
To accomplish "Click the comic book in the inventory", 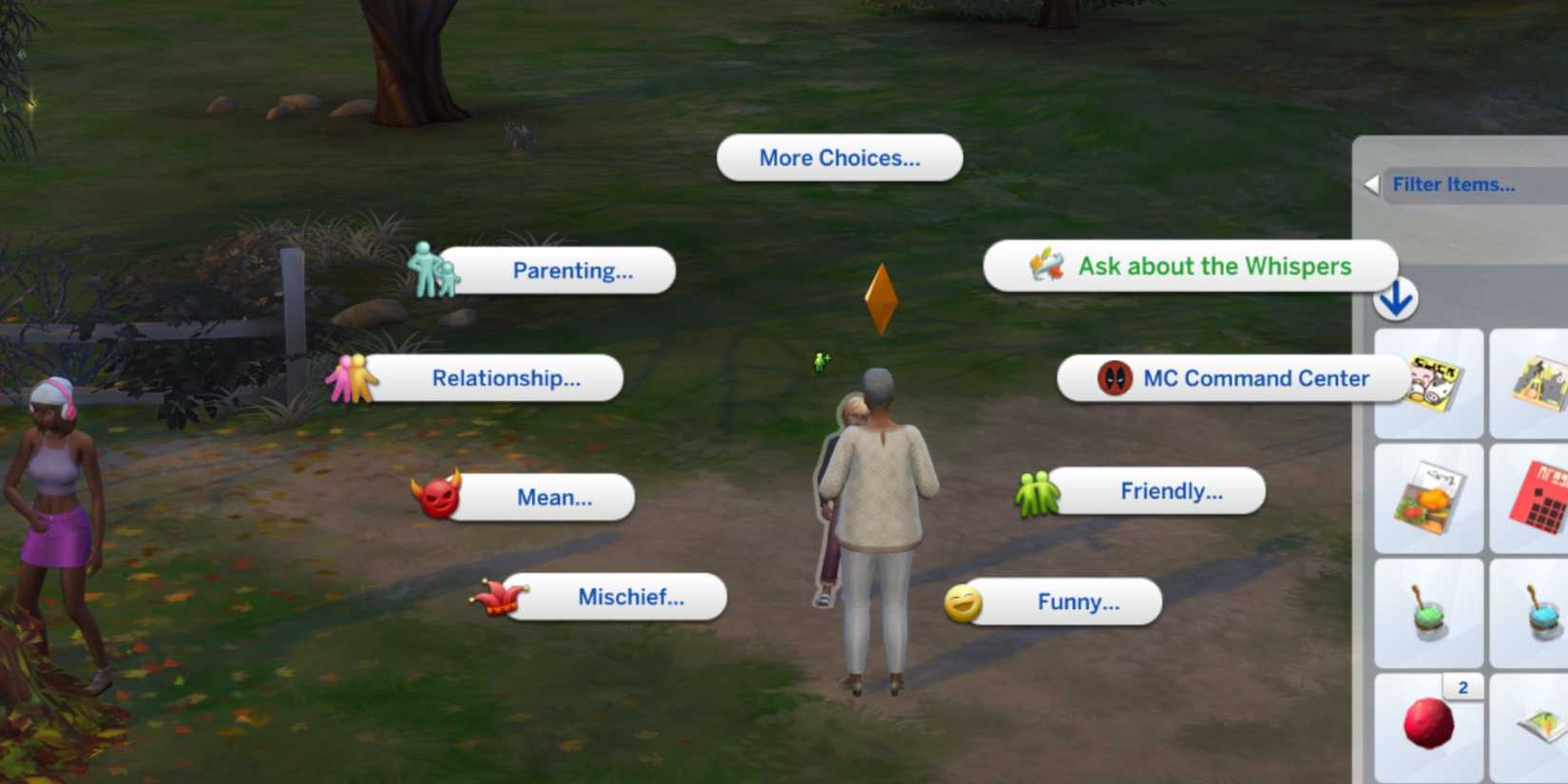I will (1427, 385).
